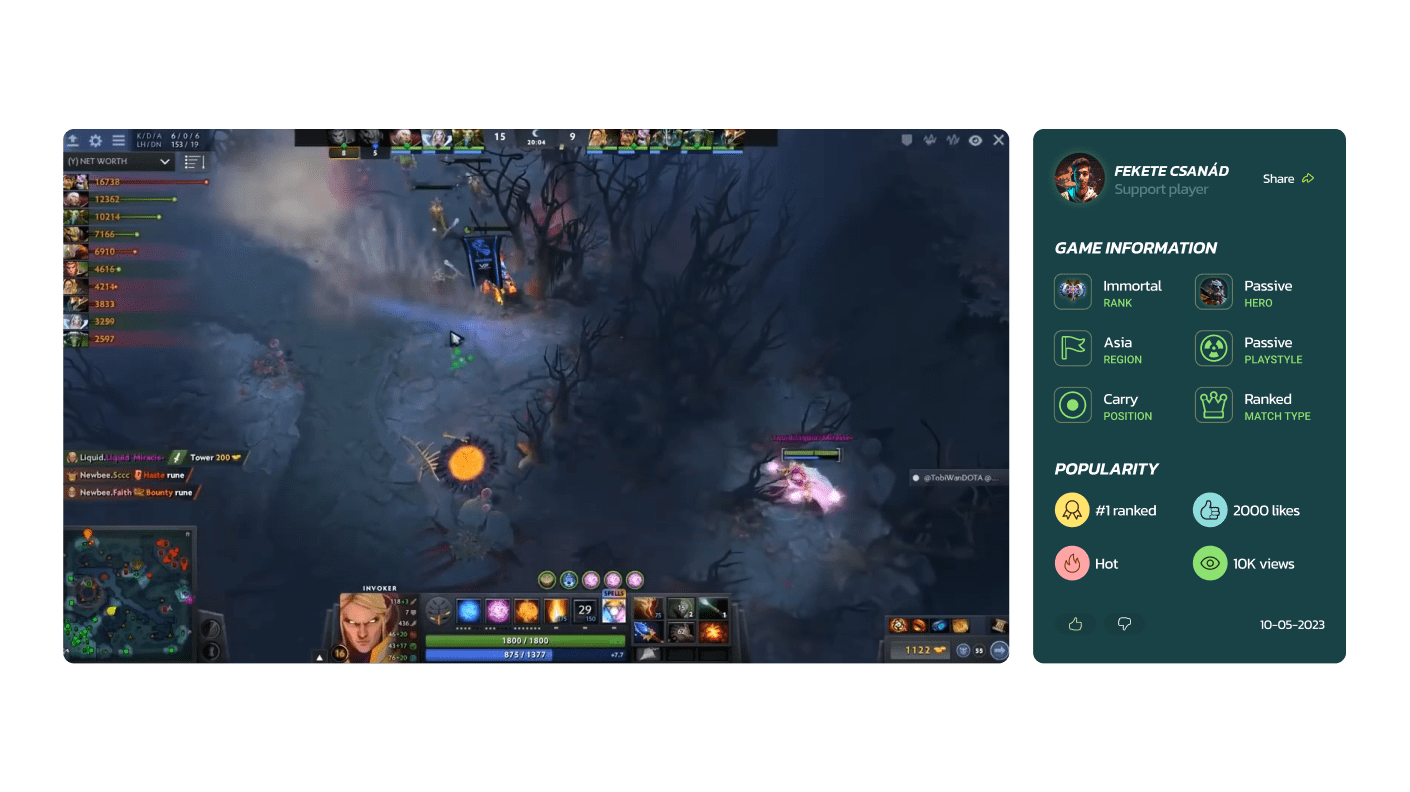Toggle the eye visibility icon in top bar
This screenshot has height=792, width=1410.
point(975,140)
